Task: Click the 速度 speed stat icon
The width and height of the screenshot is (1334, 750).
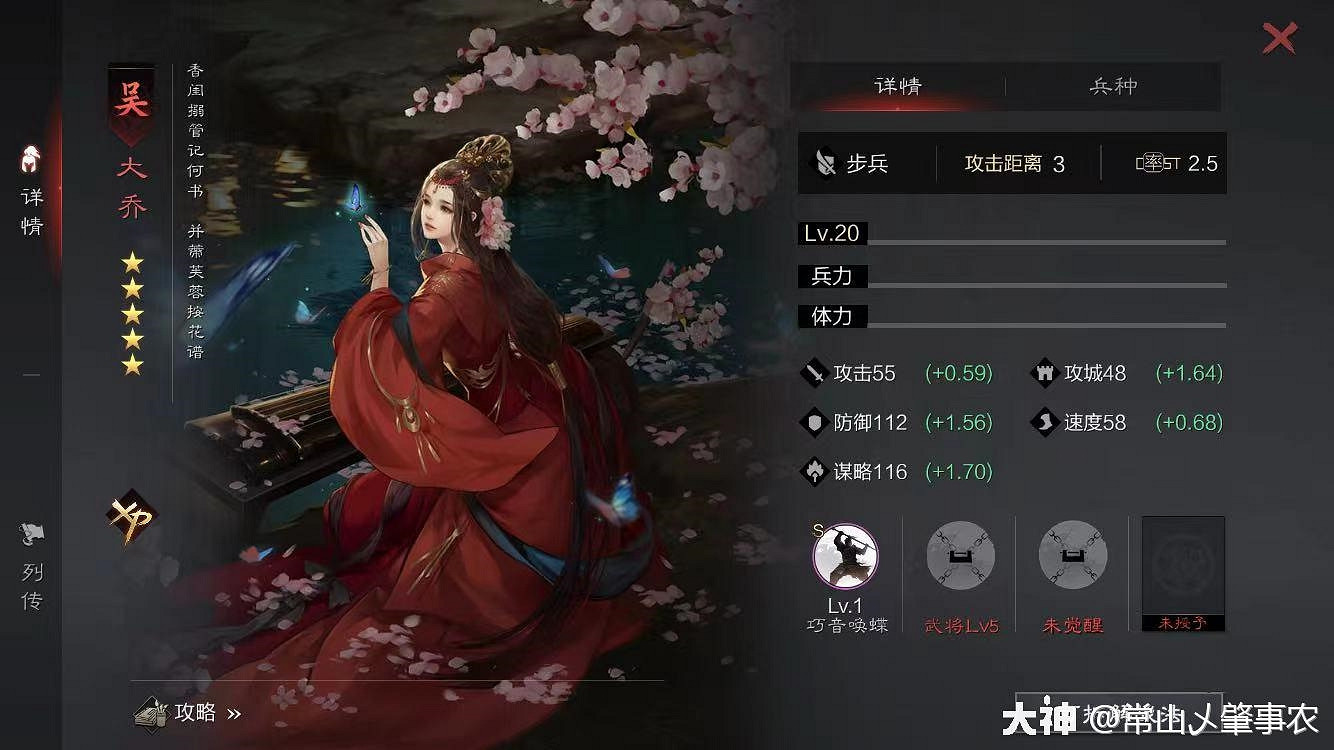Action: (1045, 423)
